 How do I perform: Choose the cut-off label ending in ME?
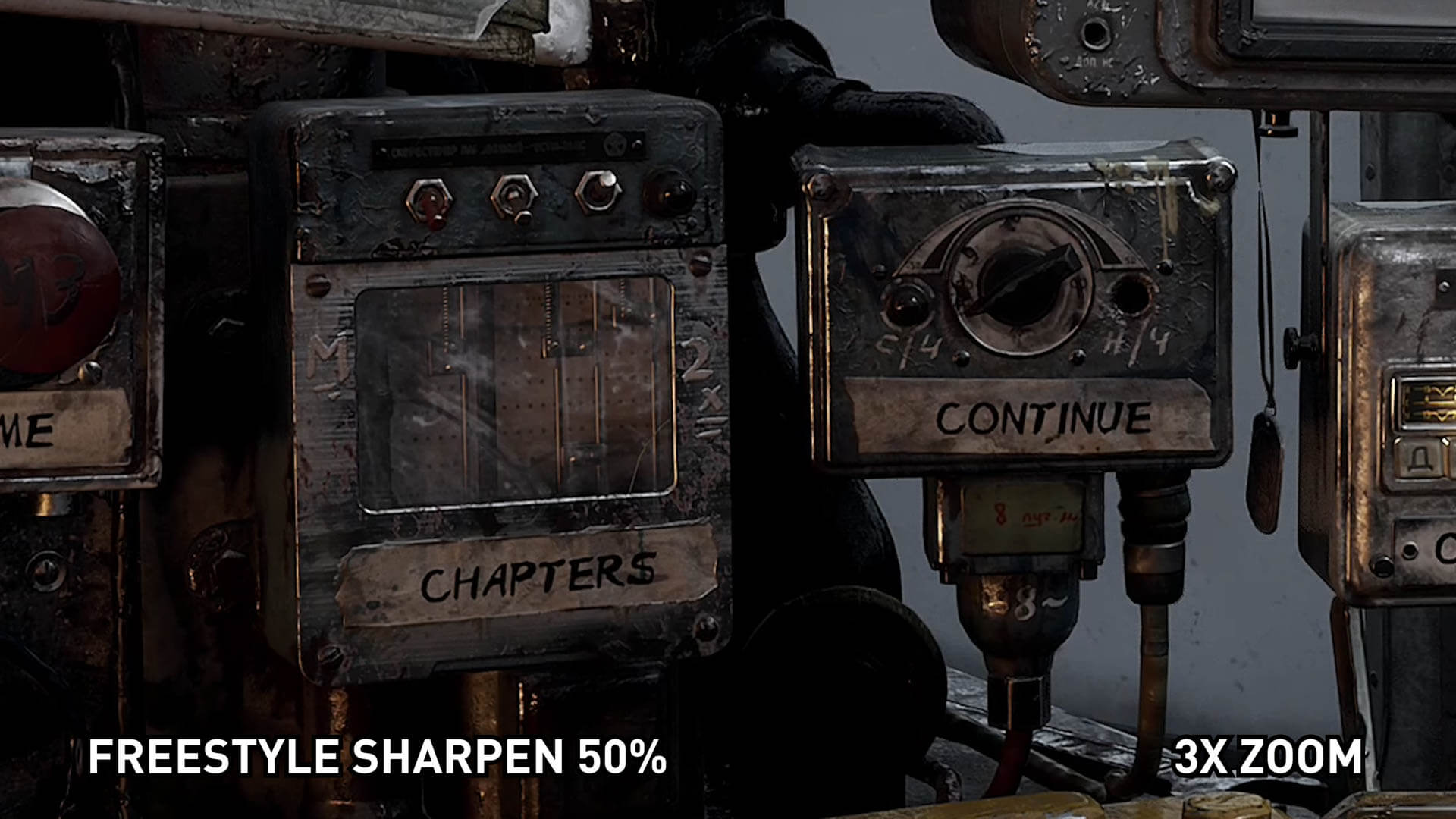[x=30, y=431]
